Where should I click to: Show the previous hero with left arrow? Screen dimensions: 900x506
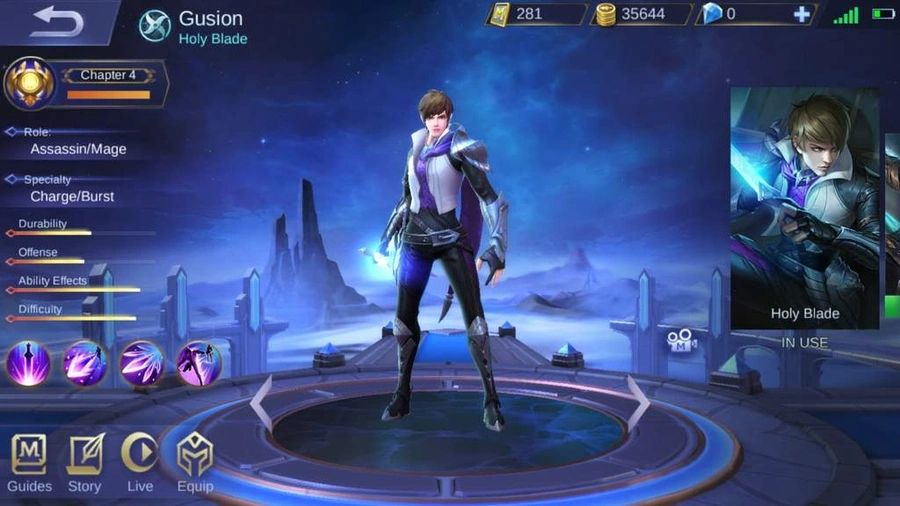coord(260,402)
